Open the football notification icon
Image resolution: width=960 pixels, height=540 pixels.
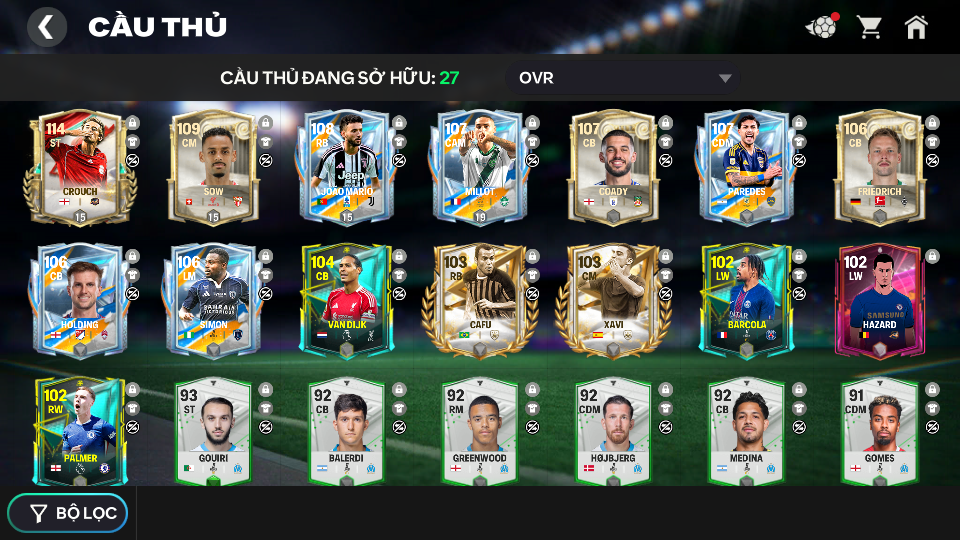[x=822, y=27]
